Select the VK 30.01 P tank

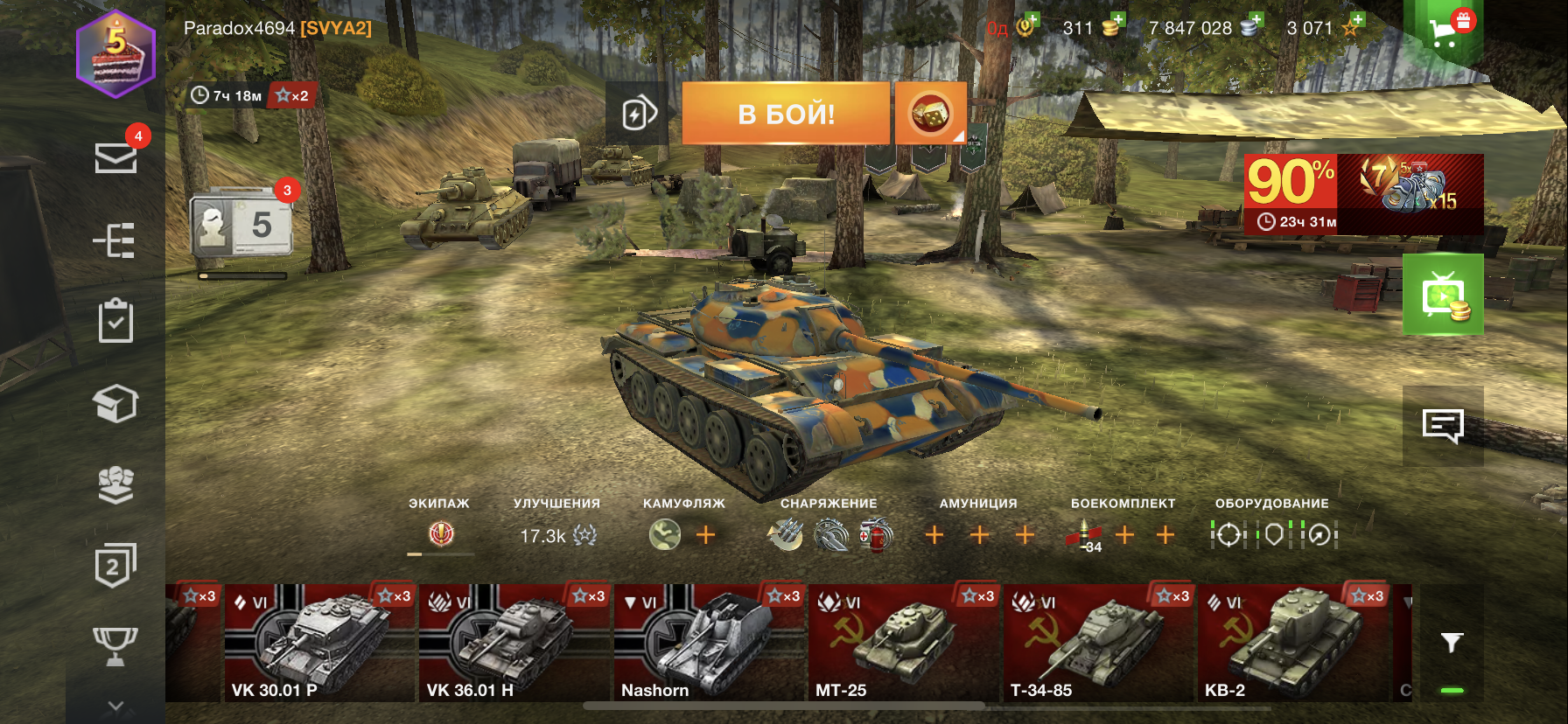[x=319, y=644]
